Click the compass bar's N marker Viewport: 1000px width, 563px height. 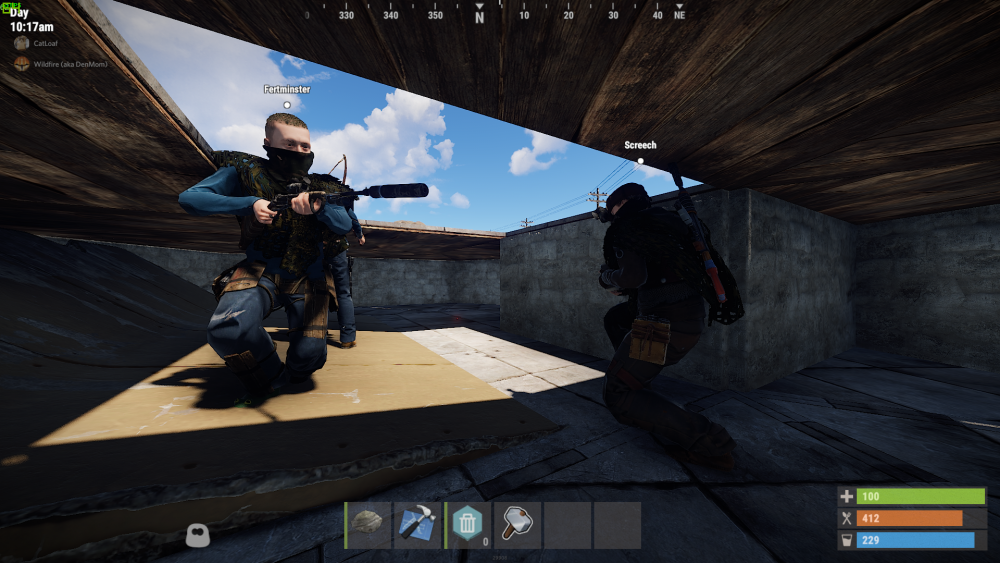pyautogui.click(x=479, y=17)
